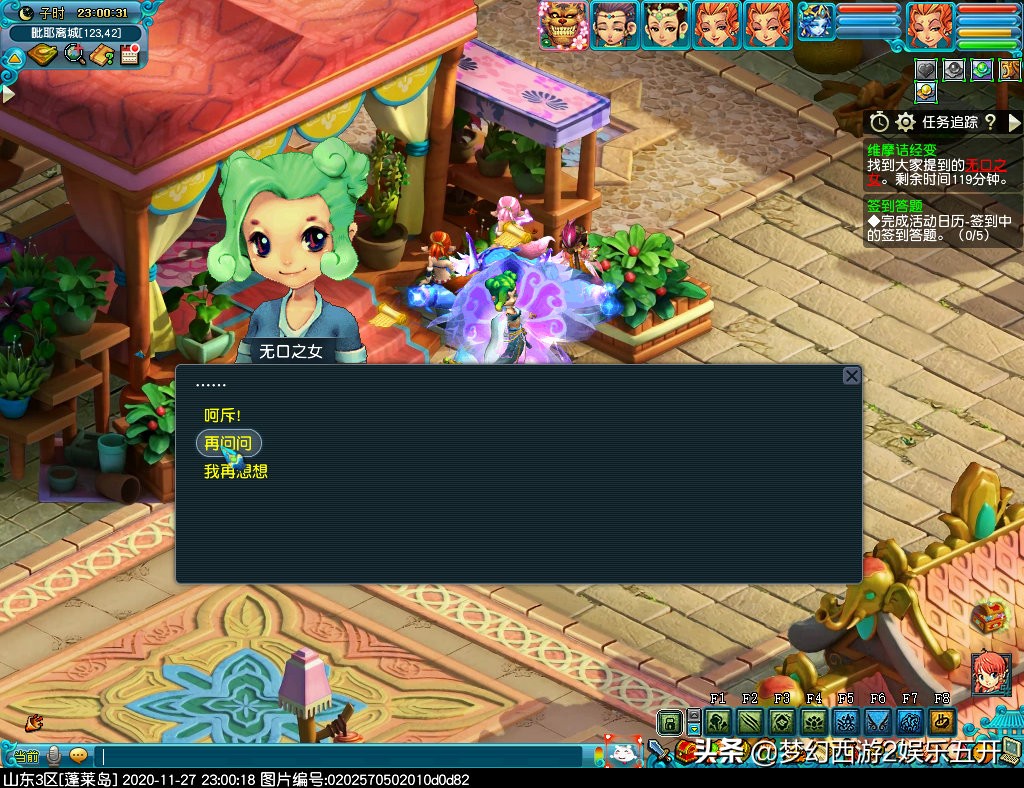The width and height of the screenshot is (1024, 788).
Task: Close the NPC dialogue box
Action: 851,376
